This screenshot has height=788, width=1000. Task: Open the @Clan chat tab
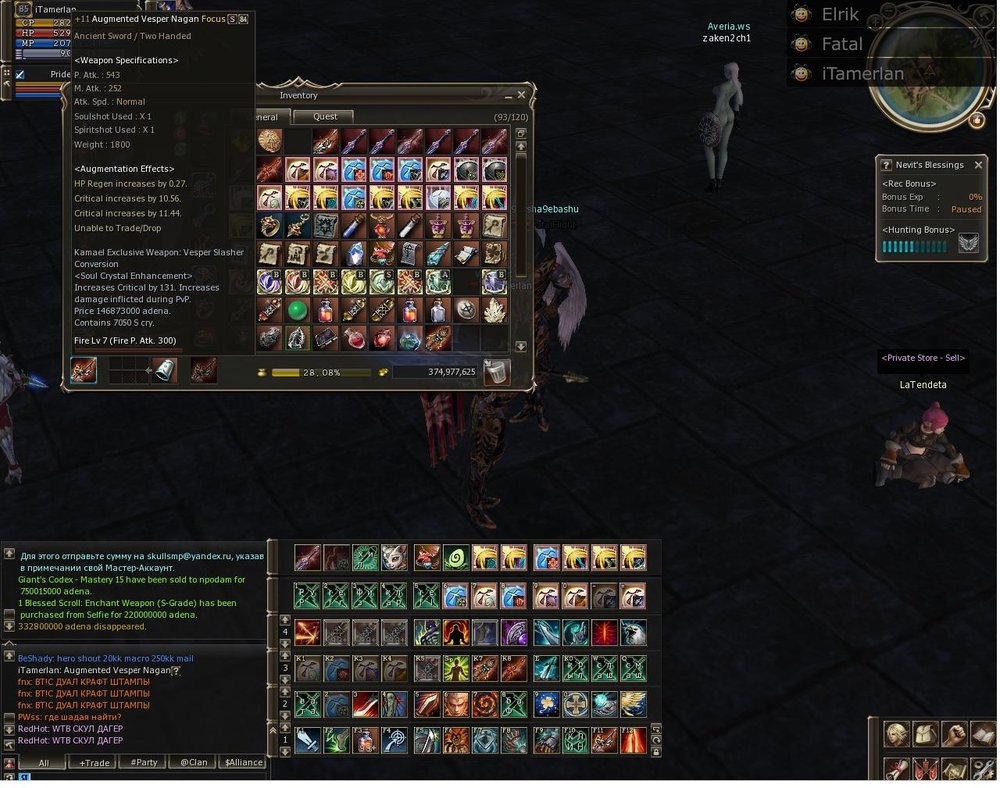(x=193, y=763)
